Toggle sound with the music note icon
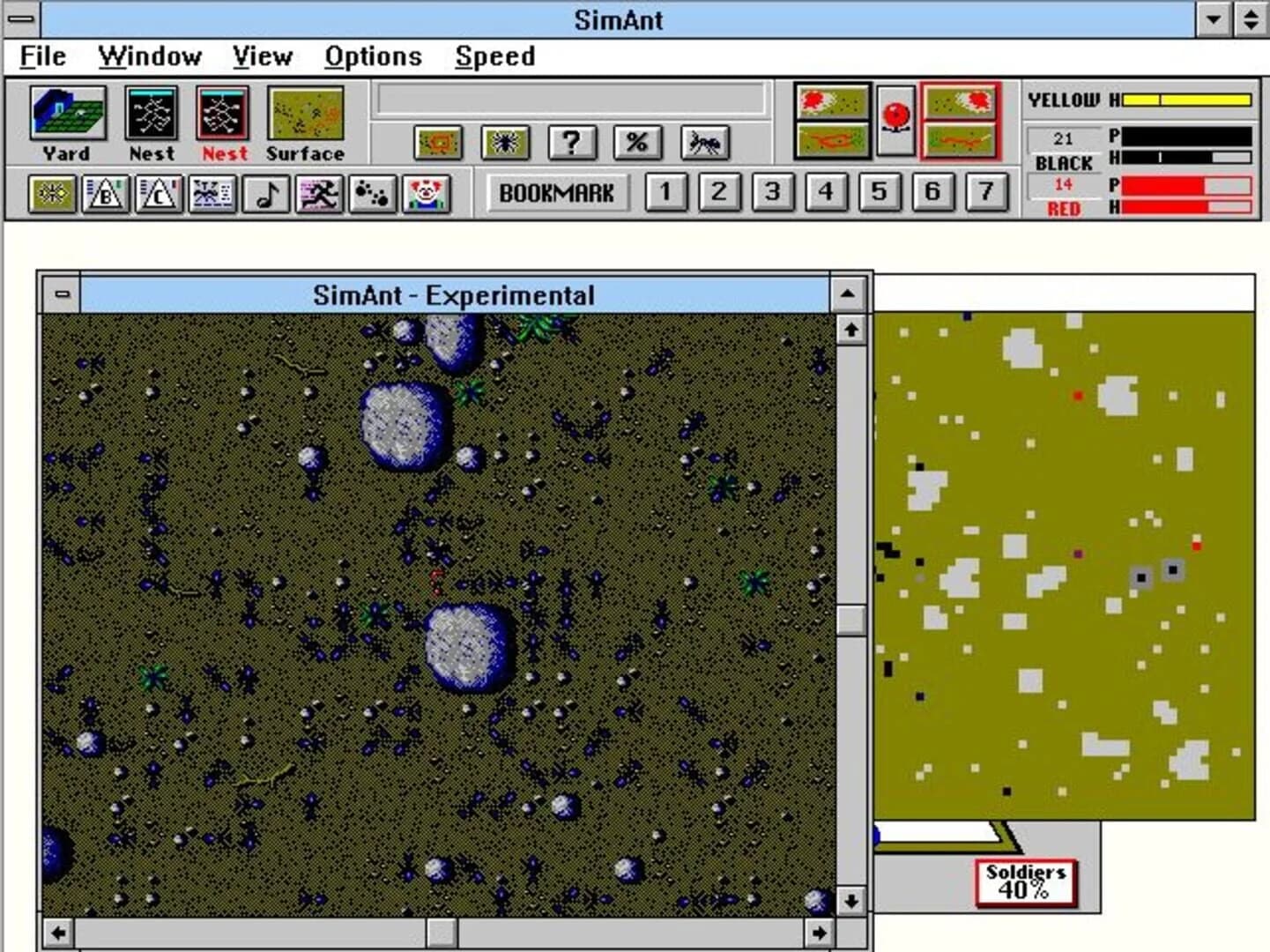Viewport: 1270px width, 952px height. (266, 193)
